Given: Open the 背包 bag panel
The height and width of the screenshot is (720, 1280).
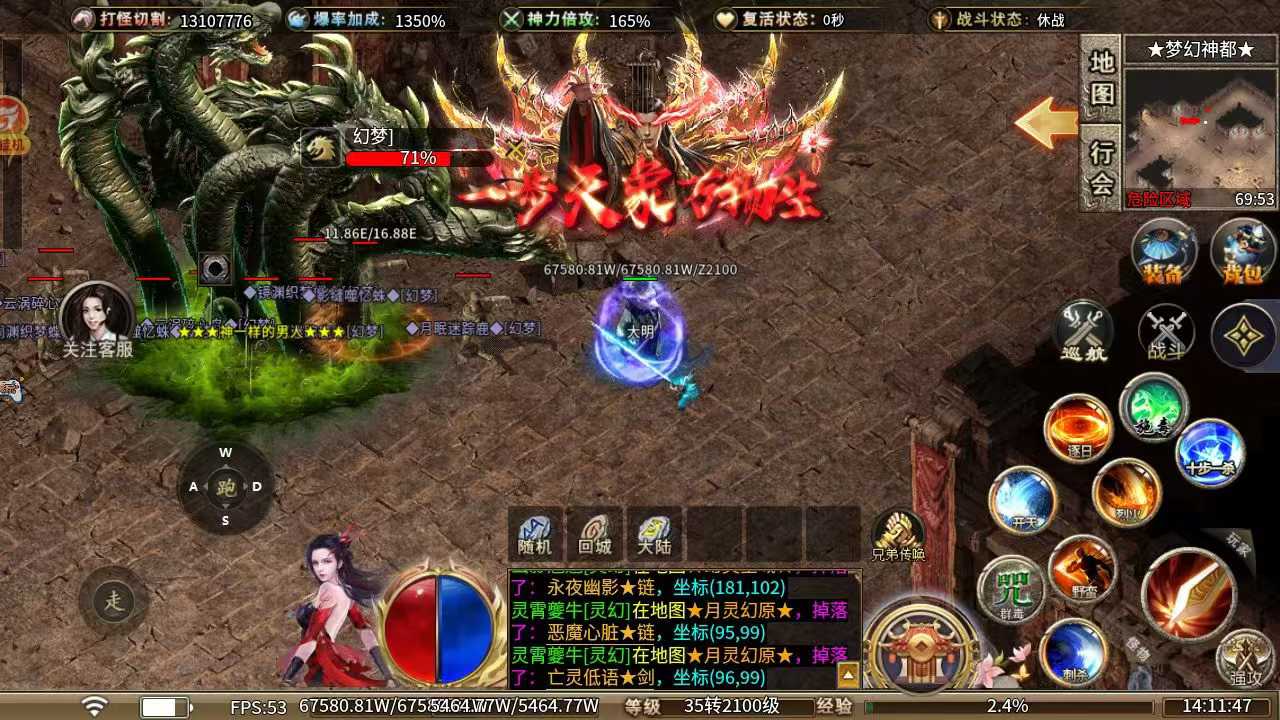Looking at the screenshot, I should click(1242, 250).
